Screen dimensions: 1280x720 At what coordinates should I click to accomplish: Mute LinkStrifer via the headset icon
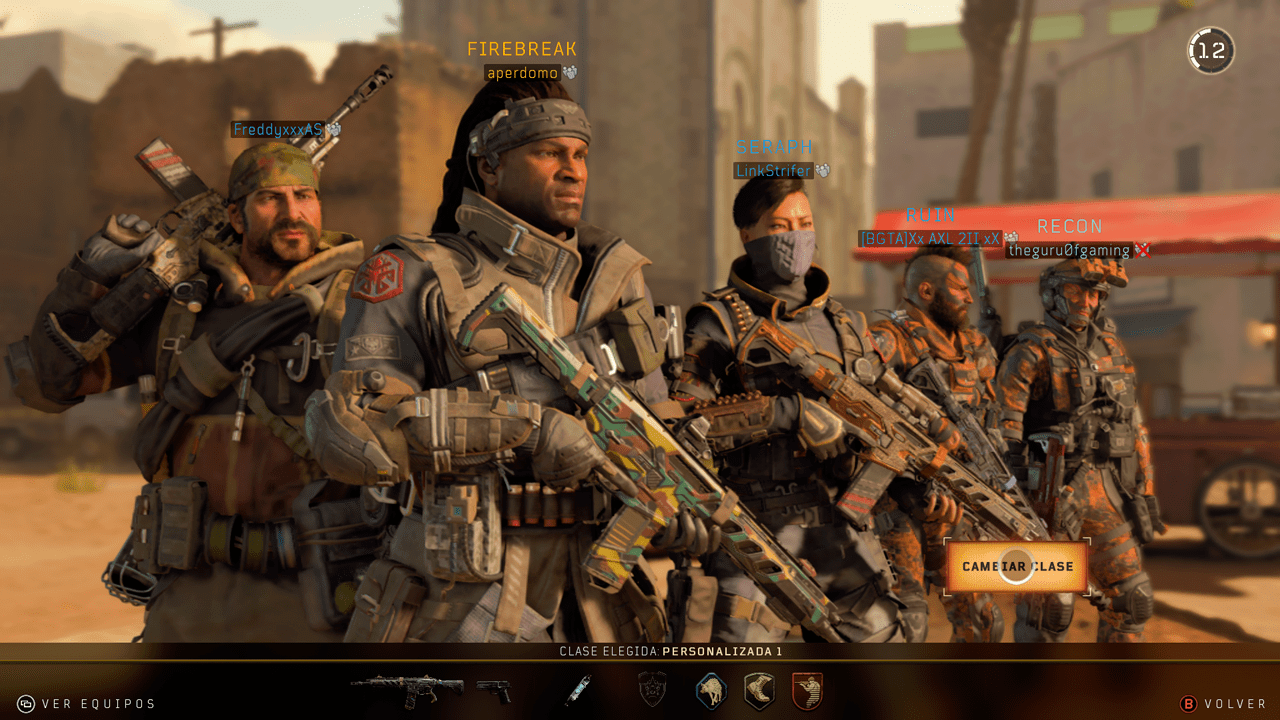click(x=820, y=170)
